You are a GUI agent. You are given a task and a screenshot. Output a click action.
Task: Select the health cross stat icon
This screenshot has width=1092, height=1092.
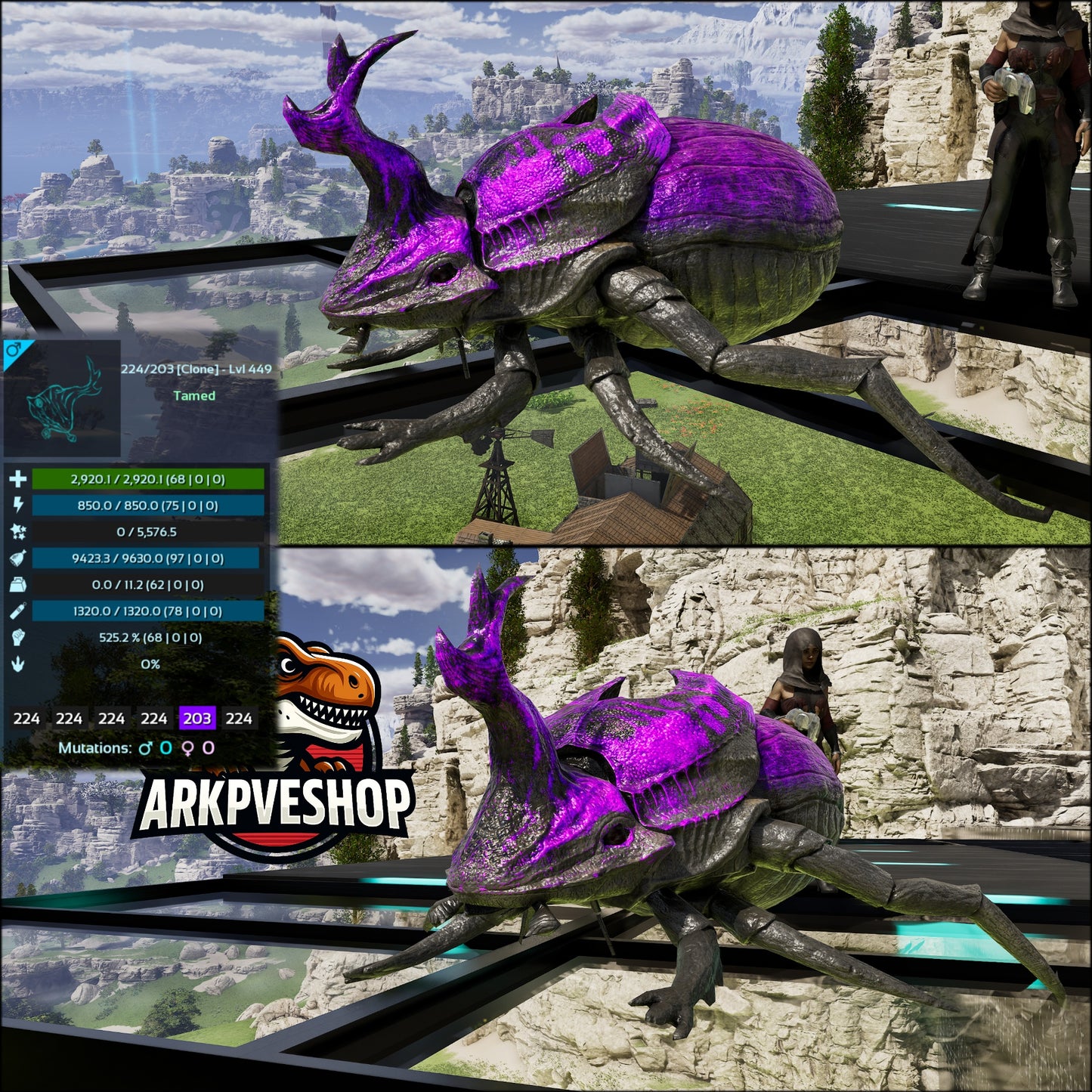[19, 478]
